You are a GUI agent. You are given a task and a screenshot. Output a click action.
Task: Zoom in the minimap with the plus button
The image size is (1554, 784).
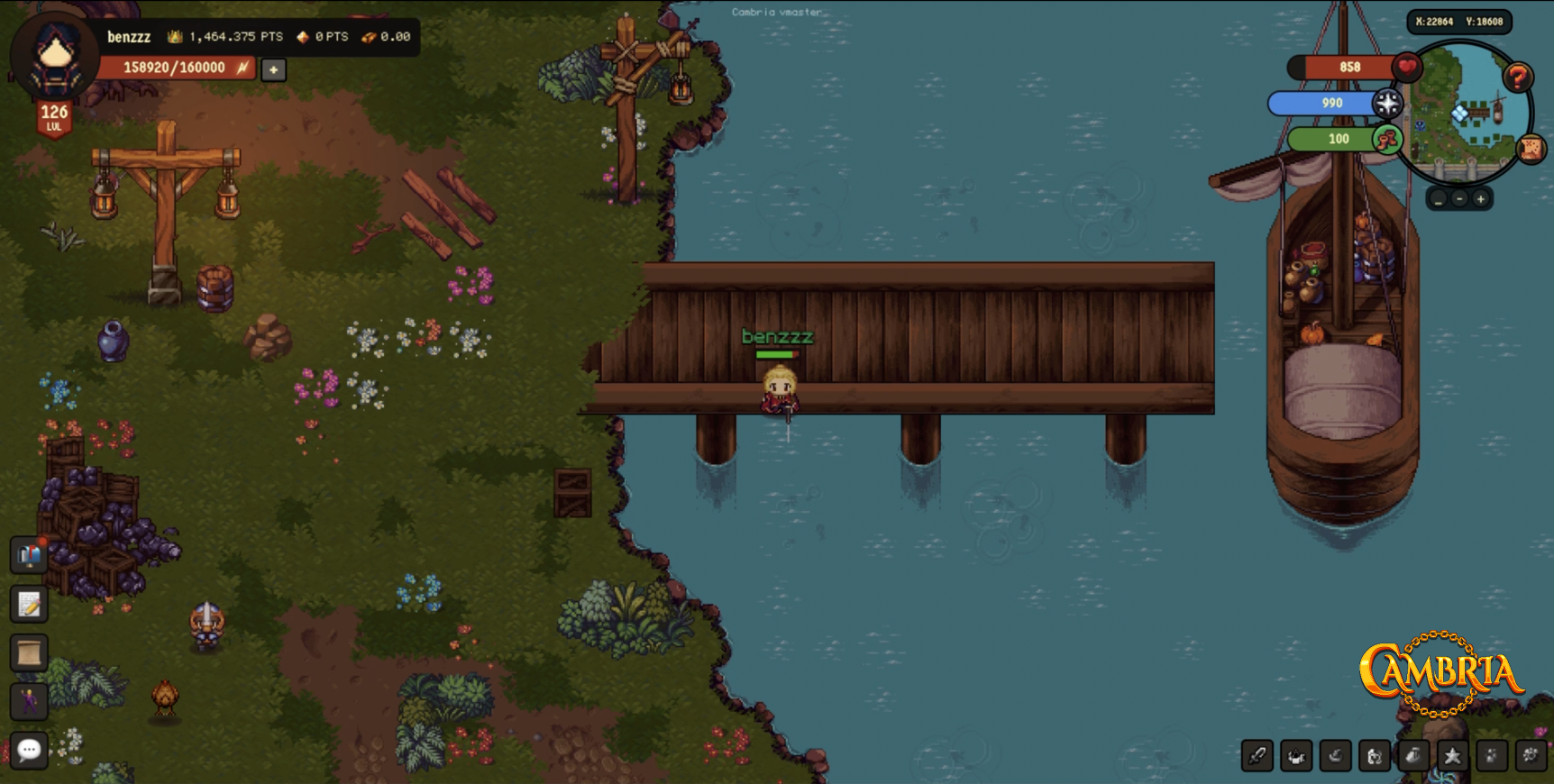(x=1480, y=199)
